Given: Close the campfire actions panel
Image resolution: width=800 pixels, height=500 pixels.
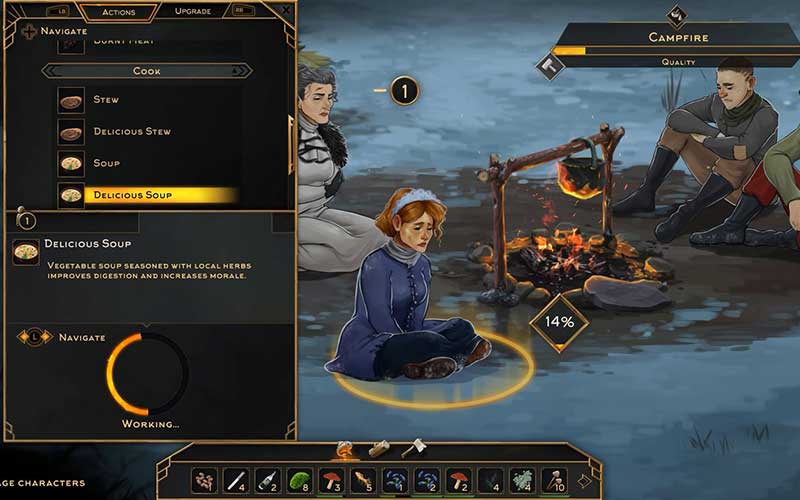Looking at the screenshot, I should (x=286, y=10).
